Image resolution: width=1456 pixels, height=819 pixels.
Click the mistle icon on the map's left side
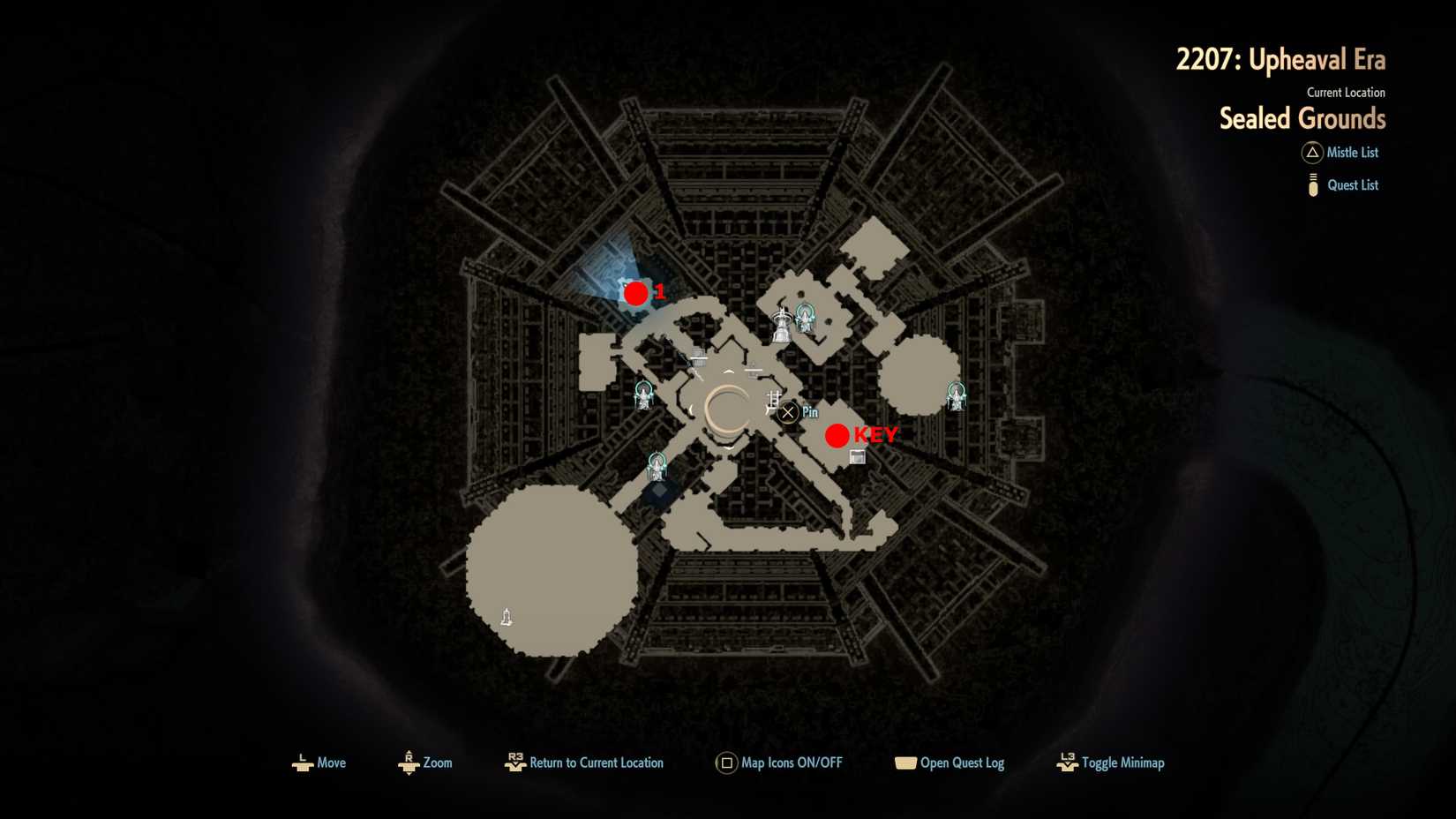642,395
